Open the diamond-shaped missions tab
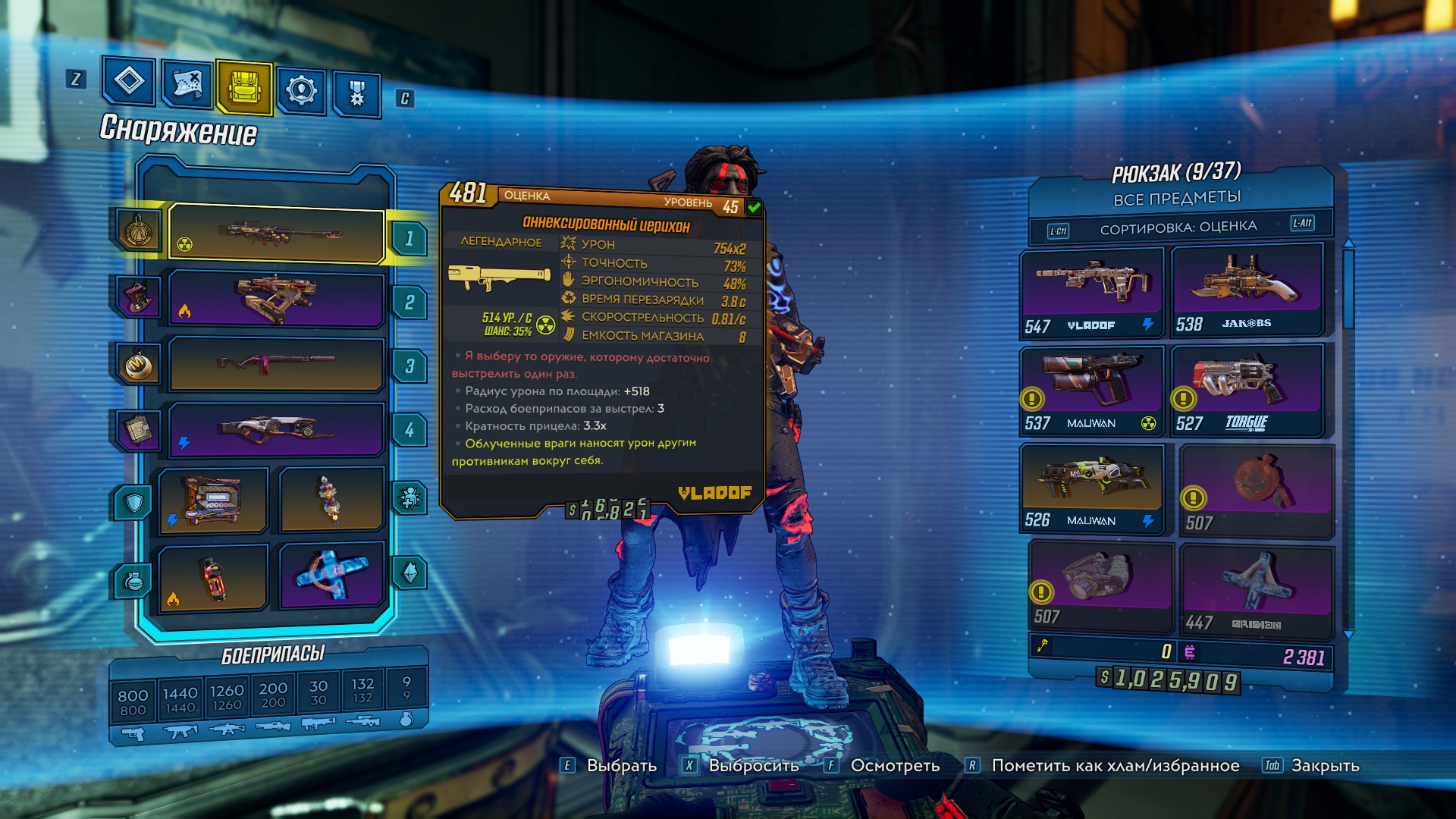The image size is (1456, 819). pyautogui.click(x=129, y=80)
